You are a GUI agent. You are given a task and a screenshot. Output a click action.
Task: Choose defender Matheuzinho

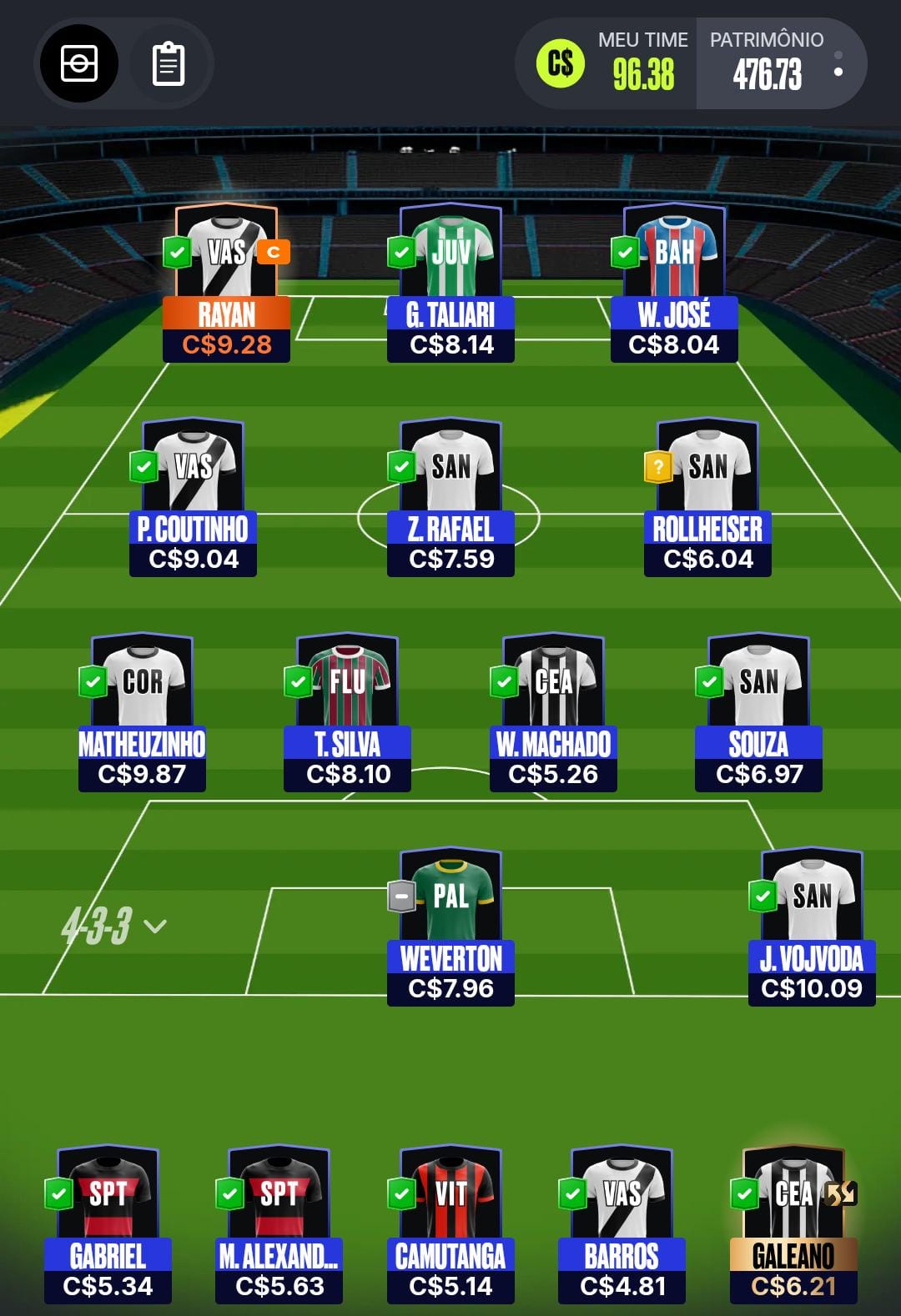[142, 713]
